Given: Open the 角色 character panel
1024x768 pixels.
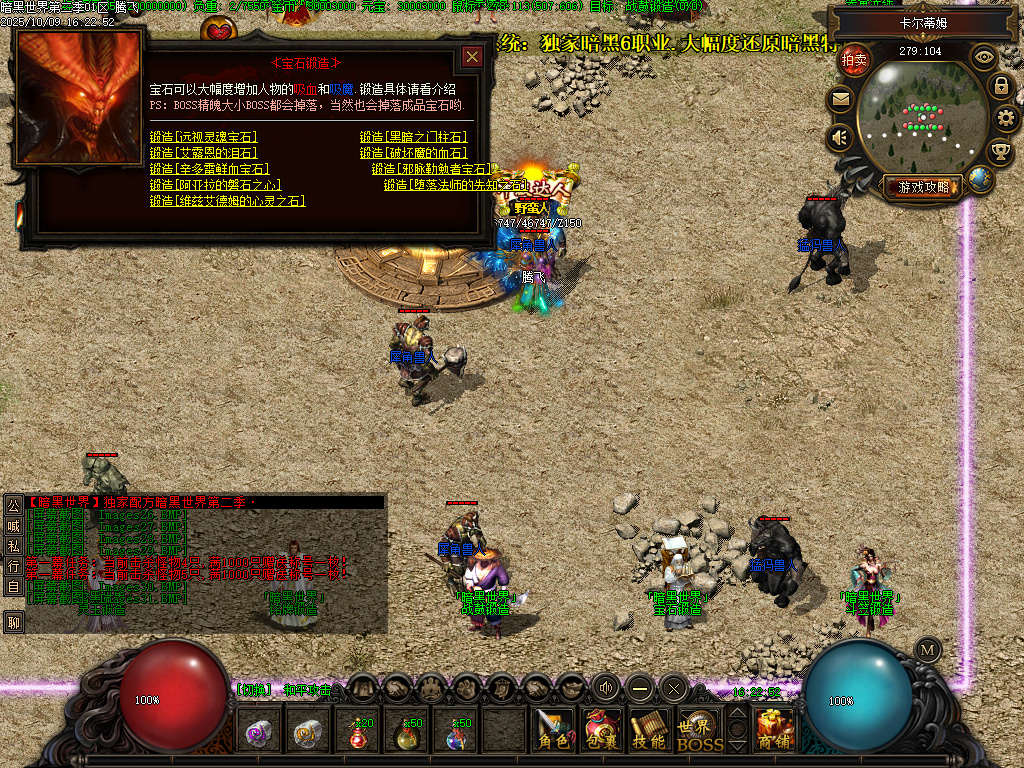Looking at the screenshot, I should pyautogui.click(x=552, y=731).
